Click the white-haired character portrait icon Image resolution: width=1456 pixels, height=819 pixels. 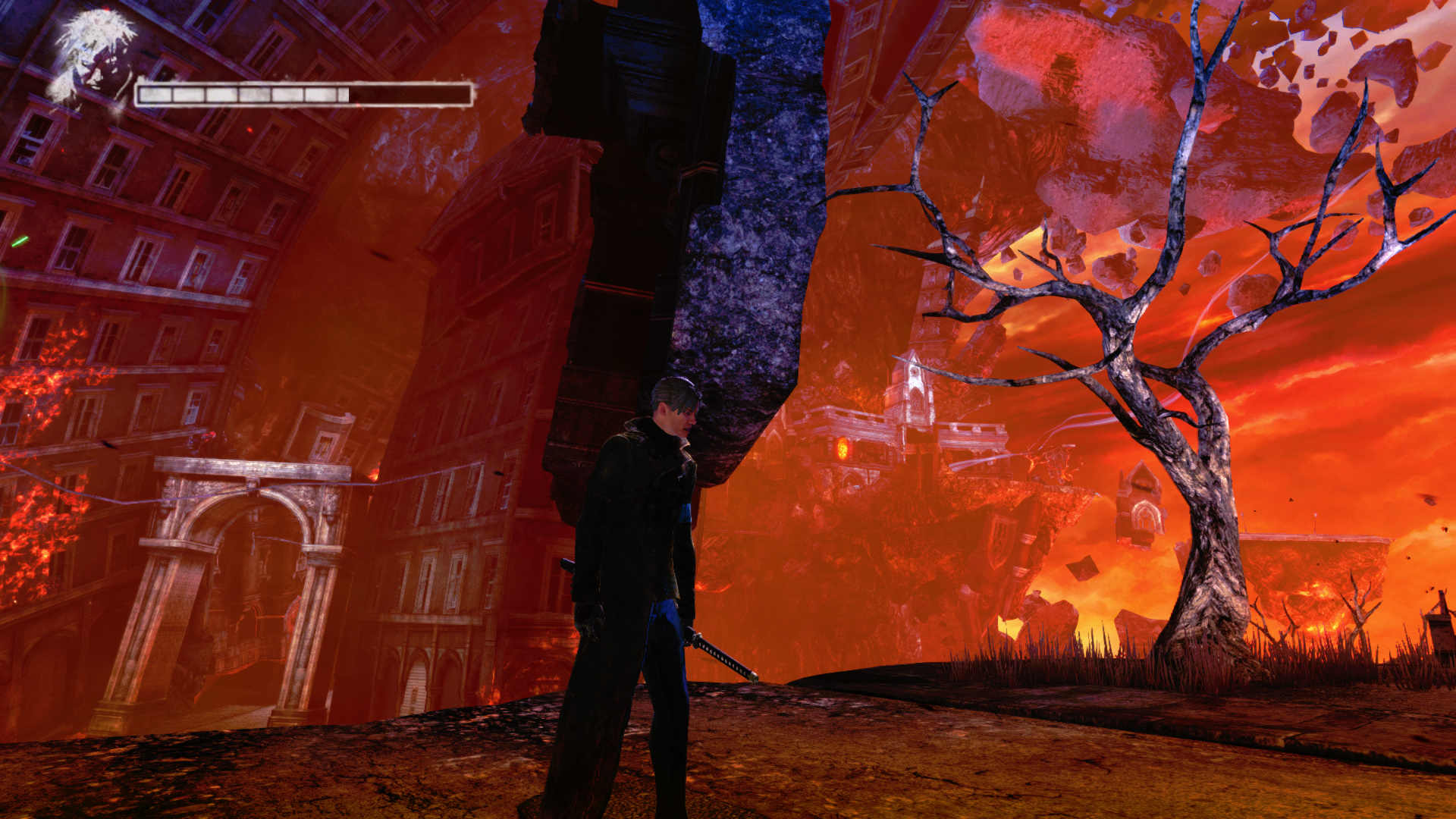(93, 59)
